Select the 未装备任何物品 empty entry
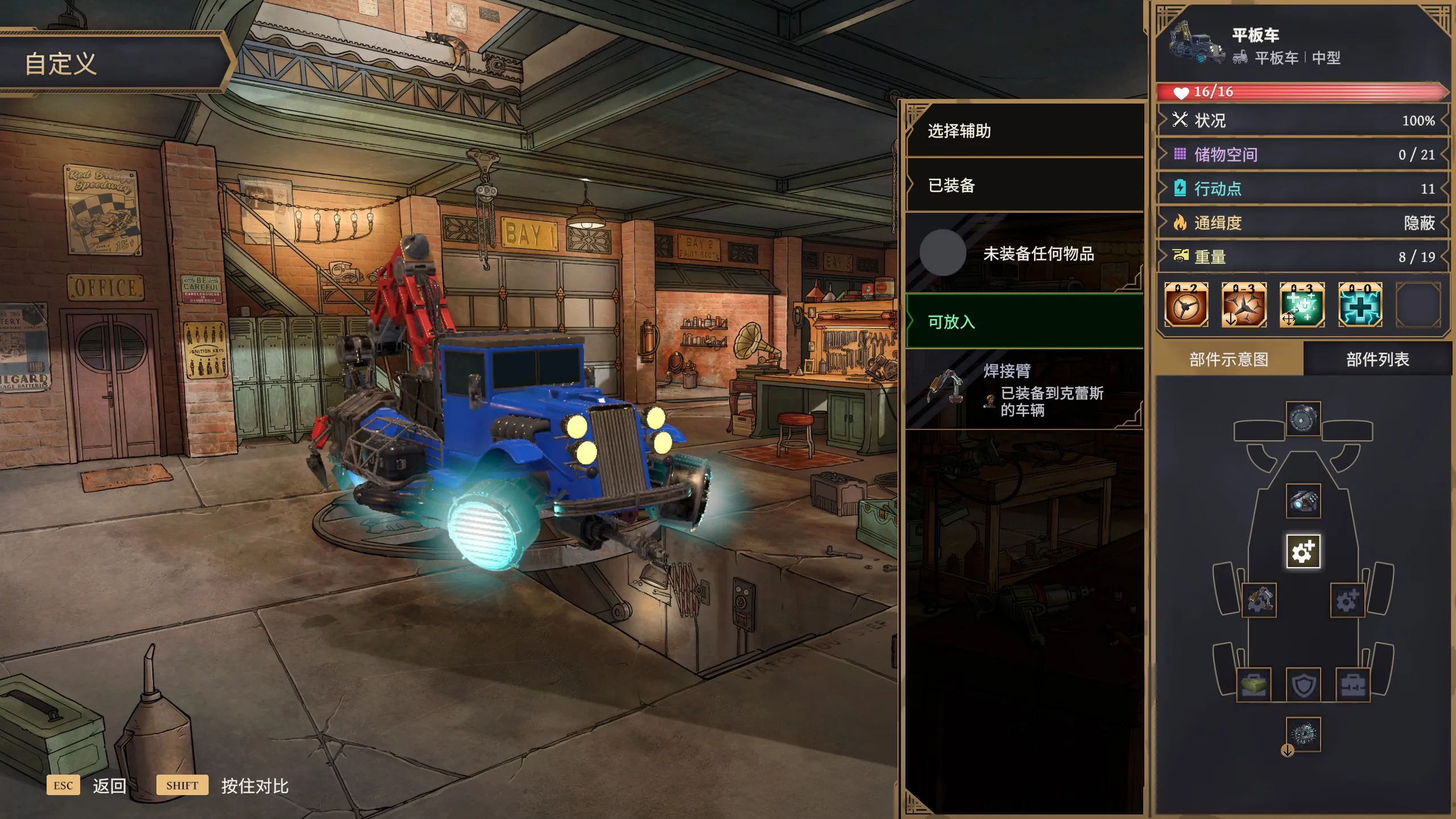This screenshot has height=819, width=1456. pos(1024,253)
